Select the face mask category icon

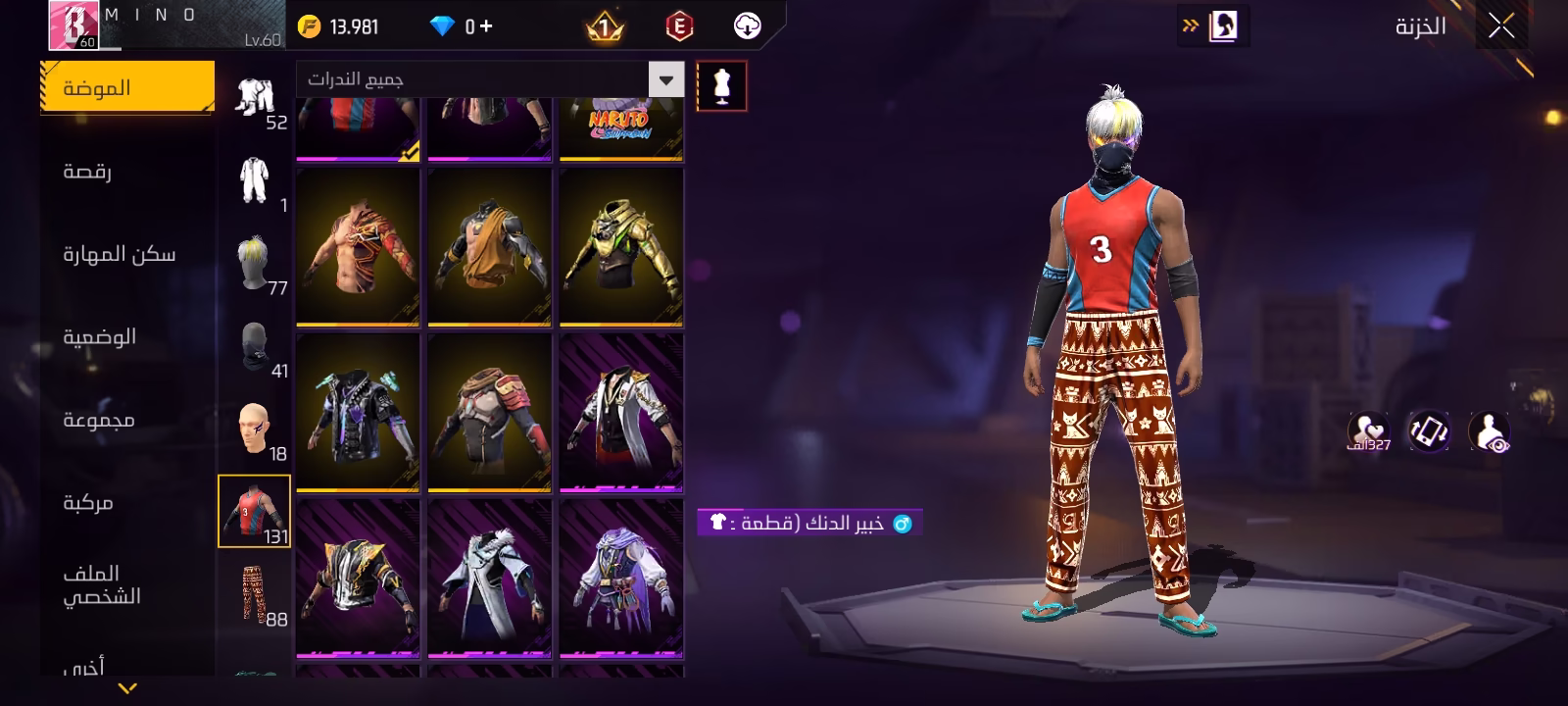pyautogui.click(x=254, y=347)
